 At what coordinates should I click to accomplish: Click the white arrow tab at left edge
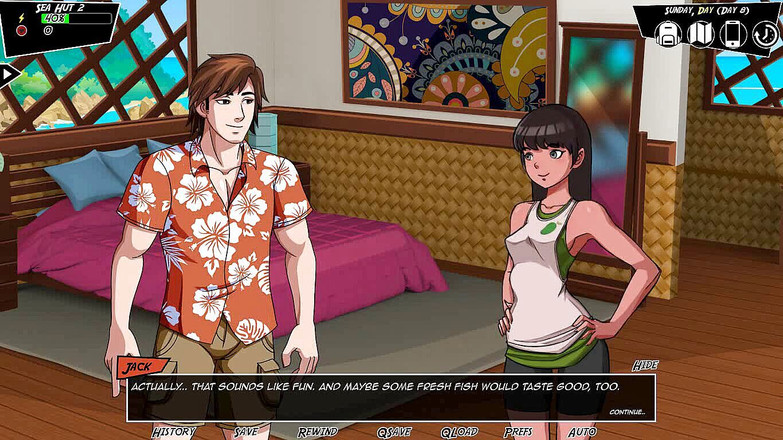(x=9, y=73)
